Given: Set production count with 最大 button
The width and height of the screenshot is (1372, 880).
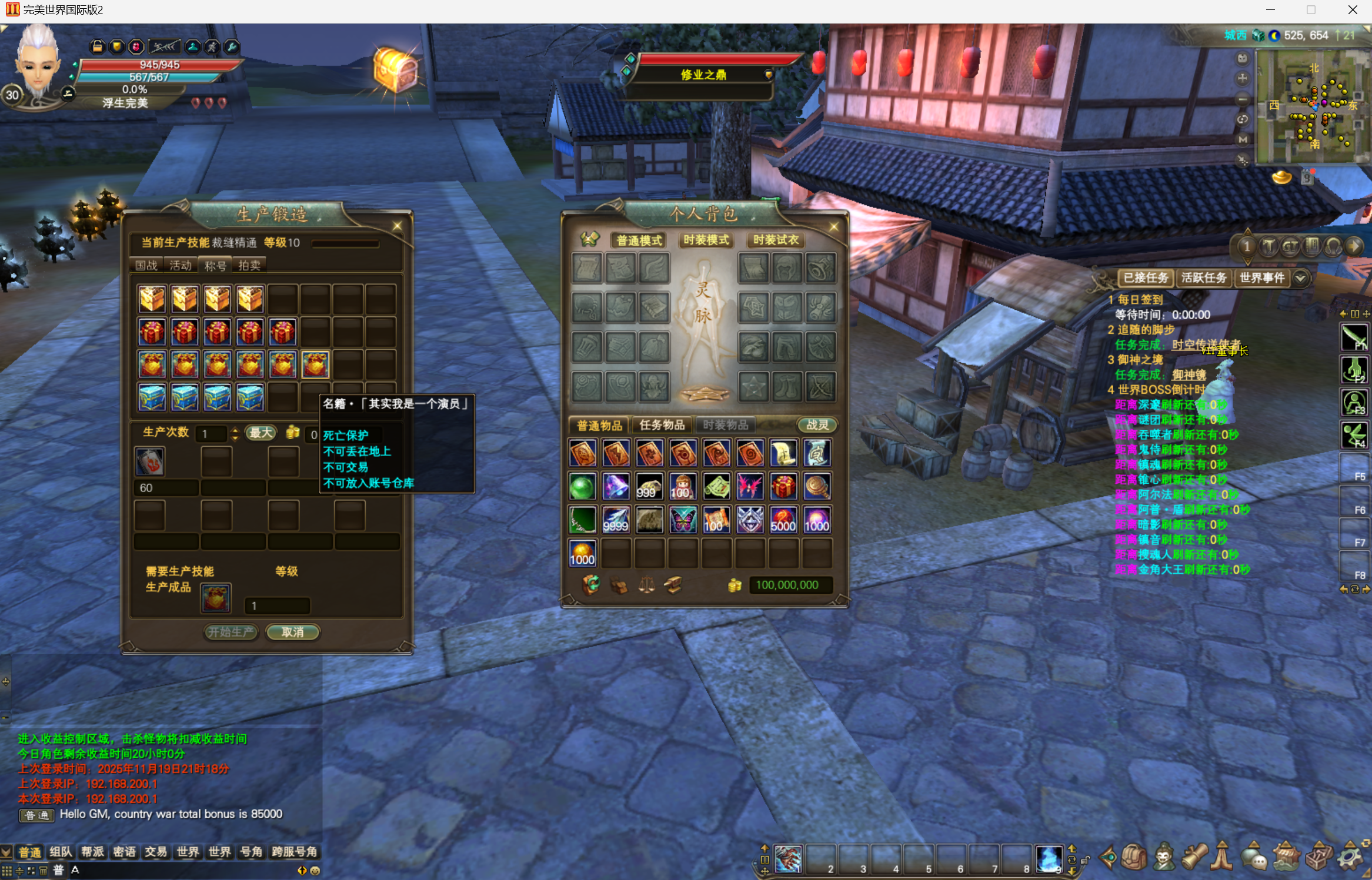Looking at the screenshot, I should tap(261, 433).
